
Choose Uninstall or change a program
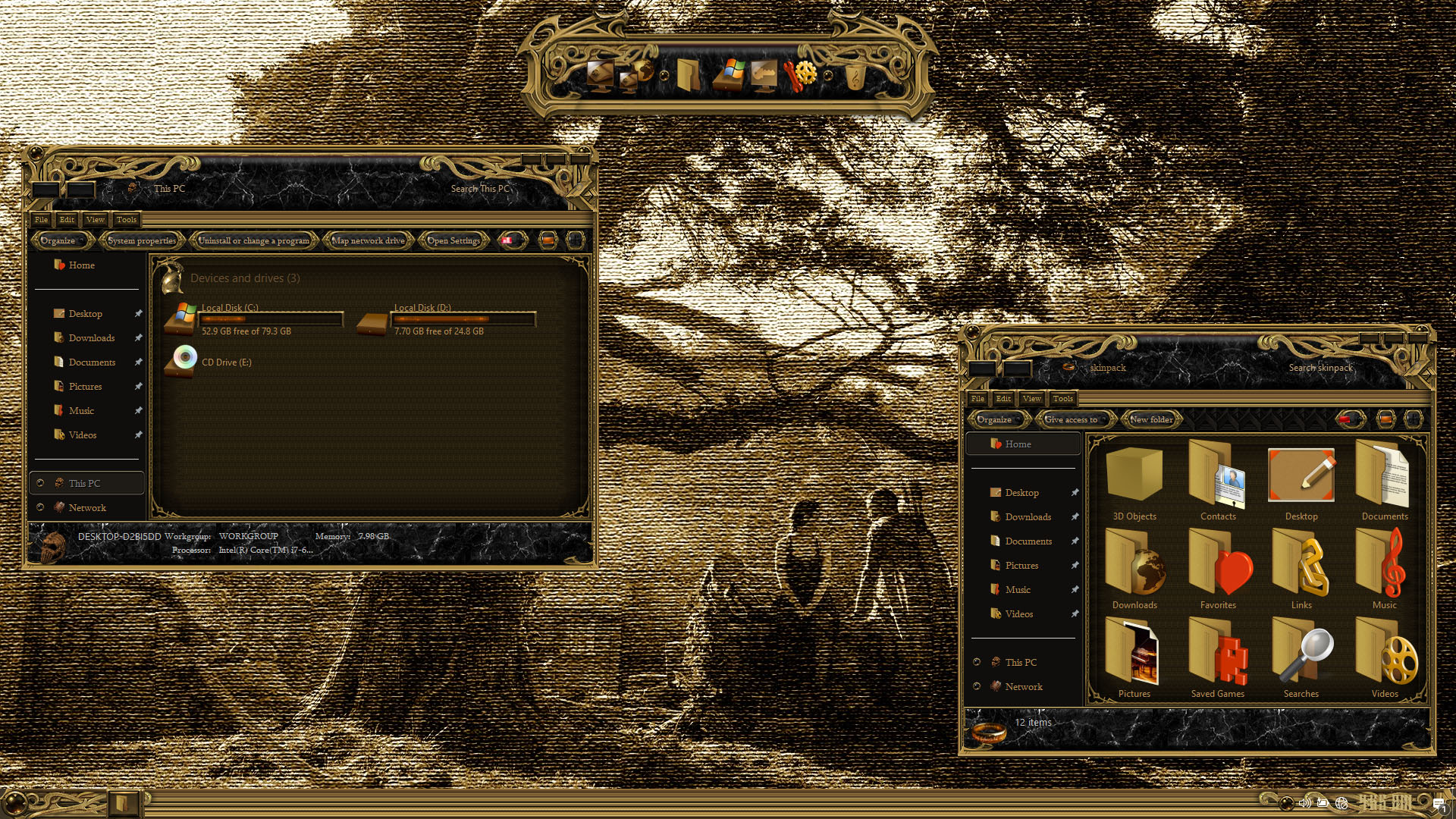(x=253, y=240)
